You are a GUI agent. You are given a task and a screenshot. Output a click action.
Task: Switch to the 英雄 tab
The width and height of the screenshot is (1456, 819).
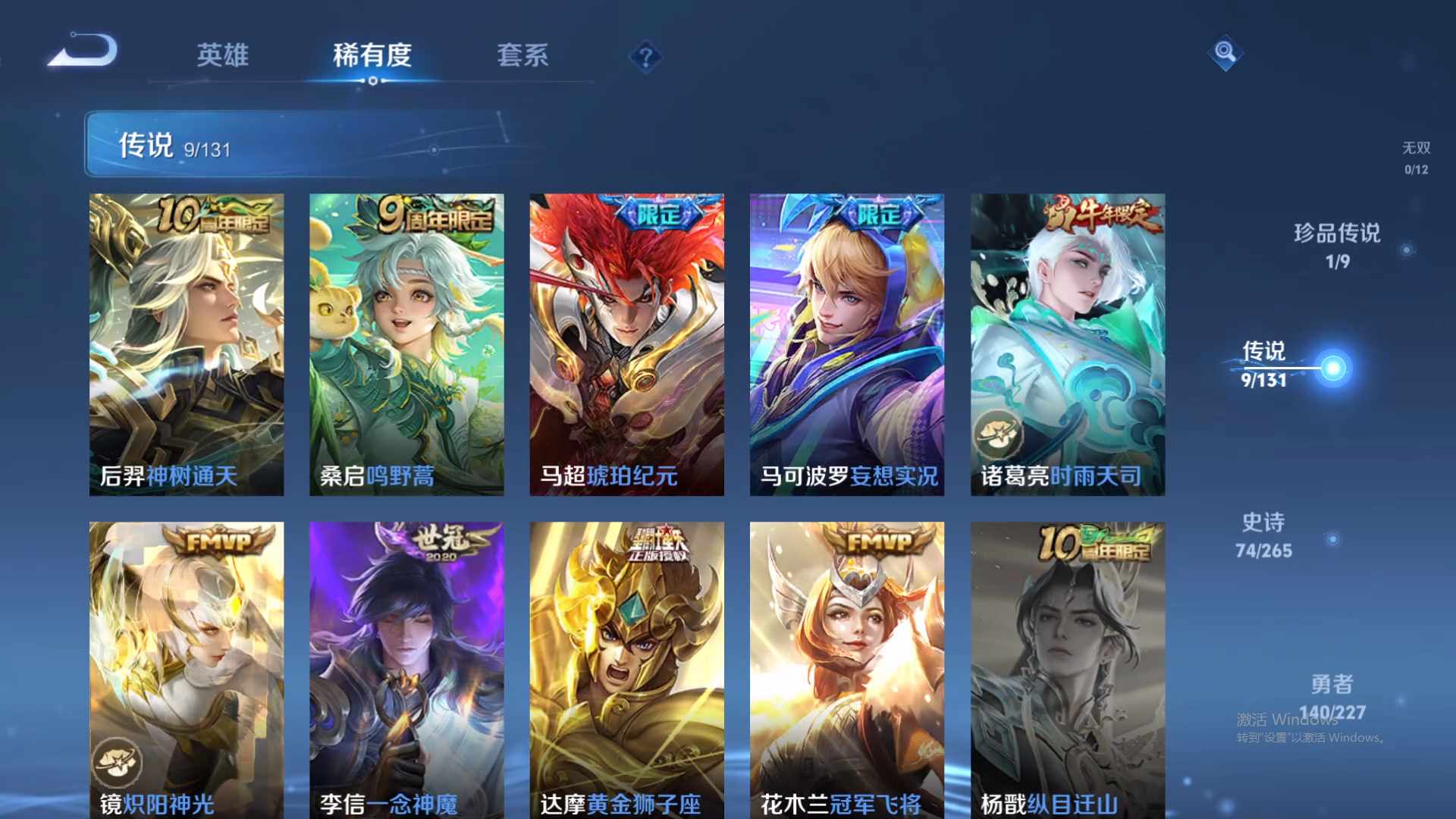[x=222, y=55]
